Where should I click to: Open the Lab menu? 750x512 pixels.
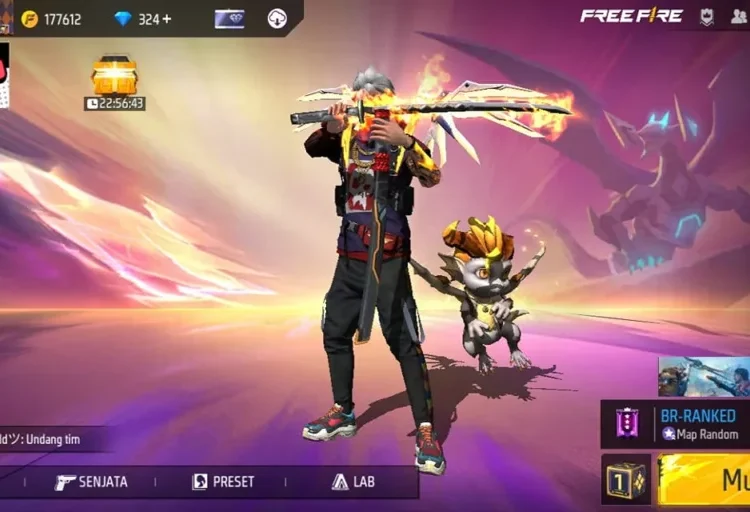click(x=353, y=482)
